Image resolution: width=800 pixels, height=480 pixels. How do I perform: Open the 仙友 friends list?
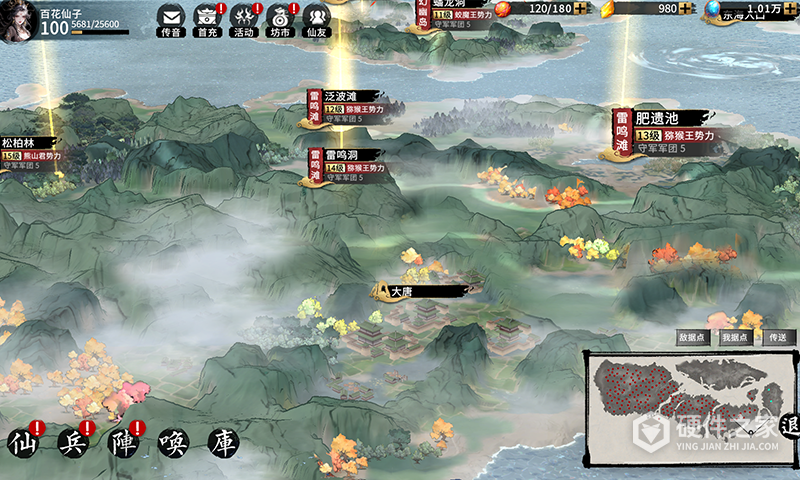click(316, 18)
